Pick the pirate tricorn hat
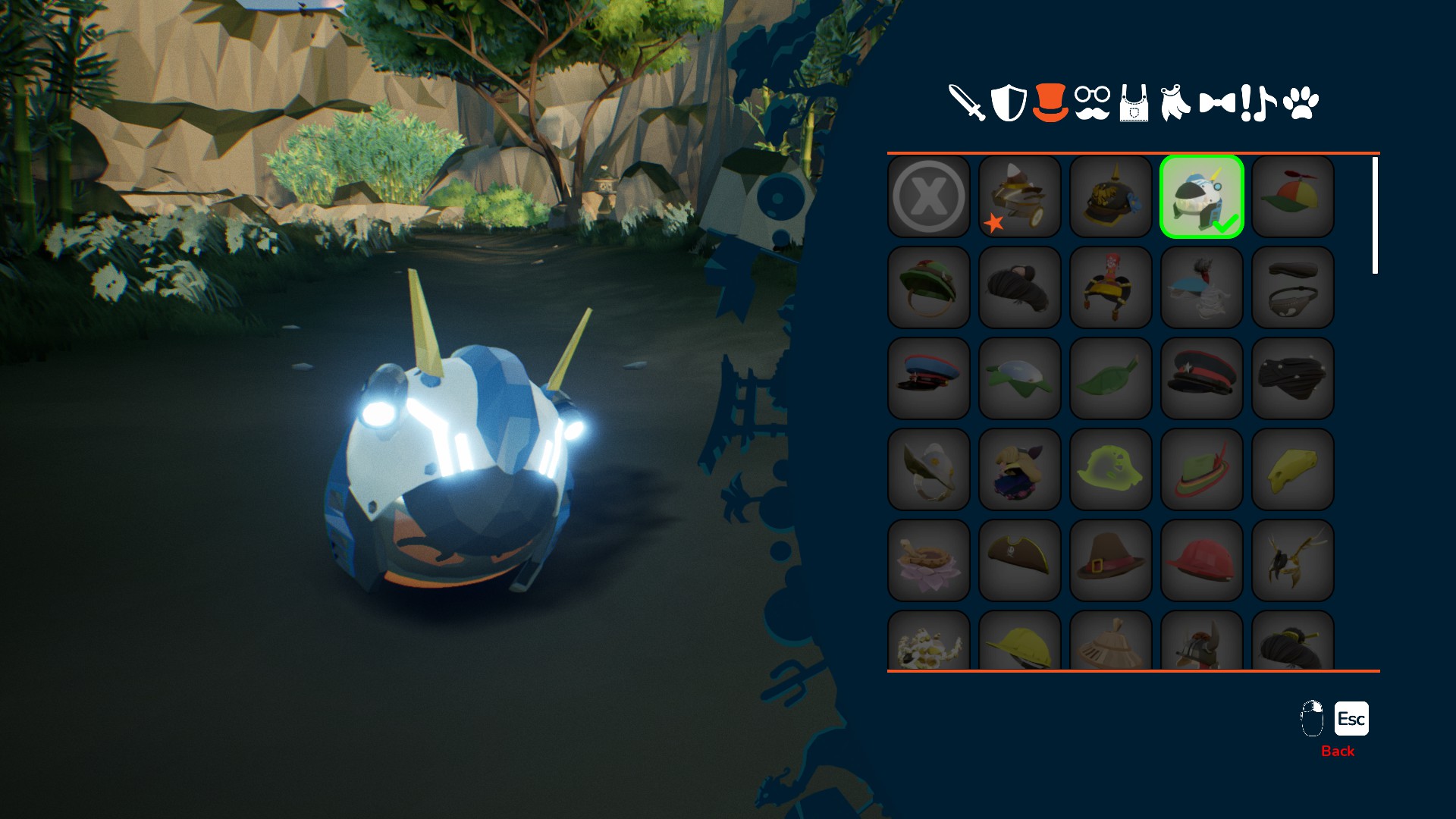The width and height of the screenshot is (1456, 819). tap(1020, 560)
